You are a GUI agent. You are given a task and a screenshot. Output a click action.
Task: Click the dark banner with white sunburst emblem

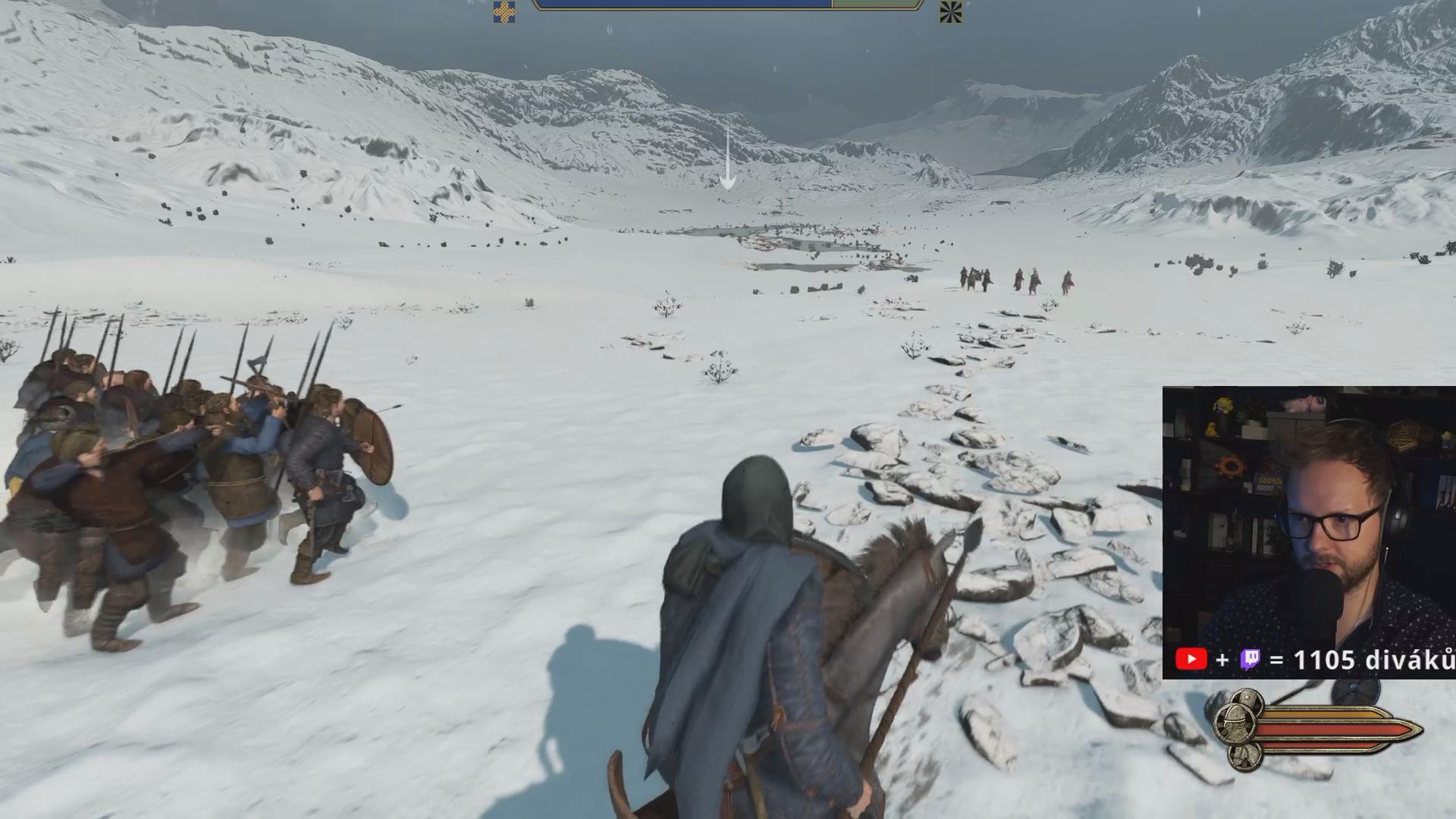pyautogui.click(x=950, y=11)
